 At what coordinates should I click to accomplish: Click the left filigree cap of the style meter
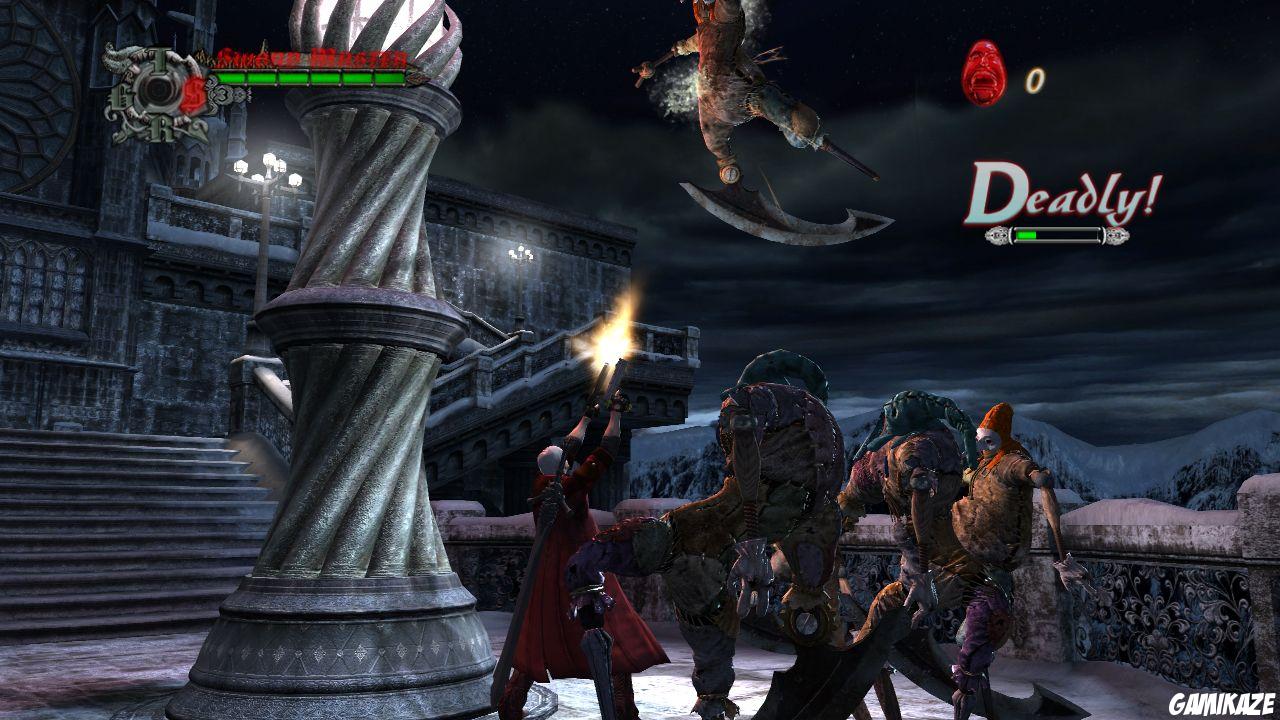coord(996,235)
